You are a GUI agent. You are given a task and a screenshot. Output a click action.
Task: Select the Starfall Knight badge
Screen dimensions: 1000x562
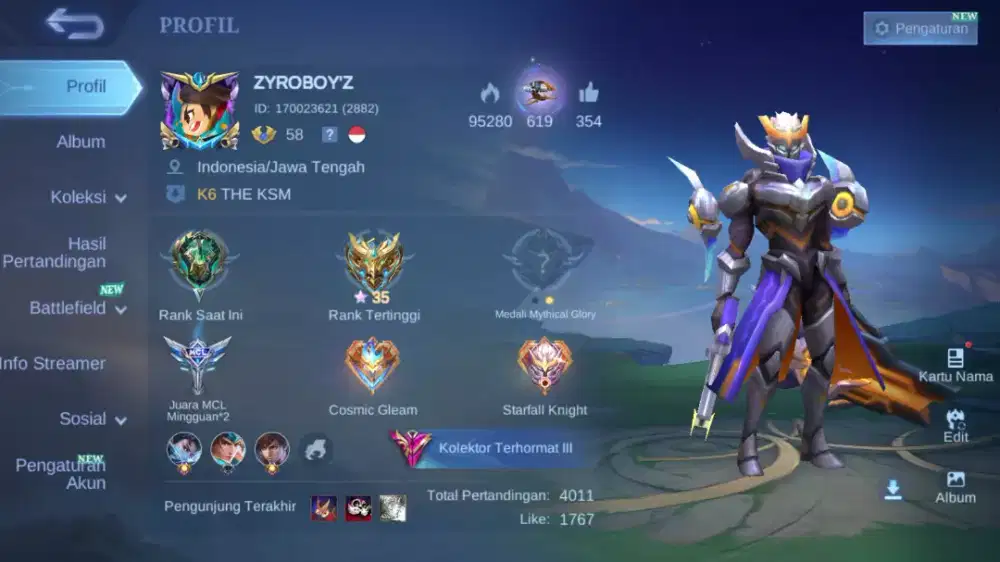(x=545, y=367)
